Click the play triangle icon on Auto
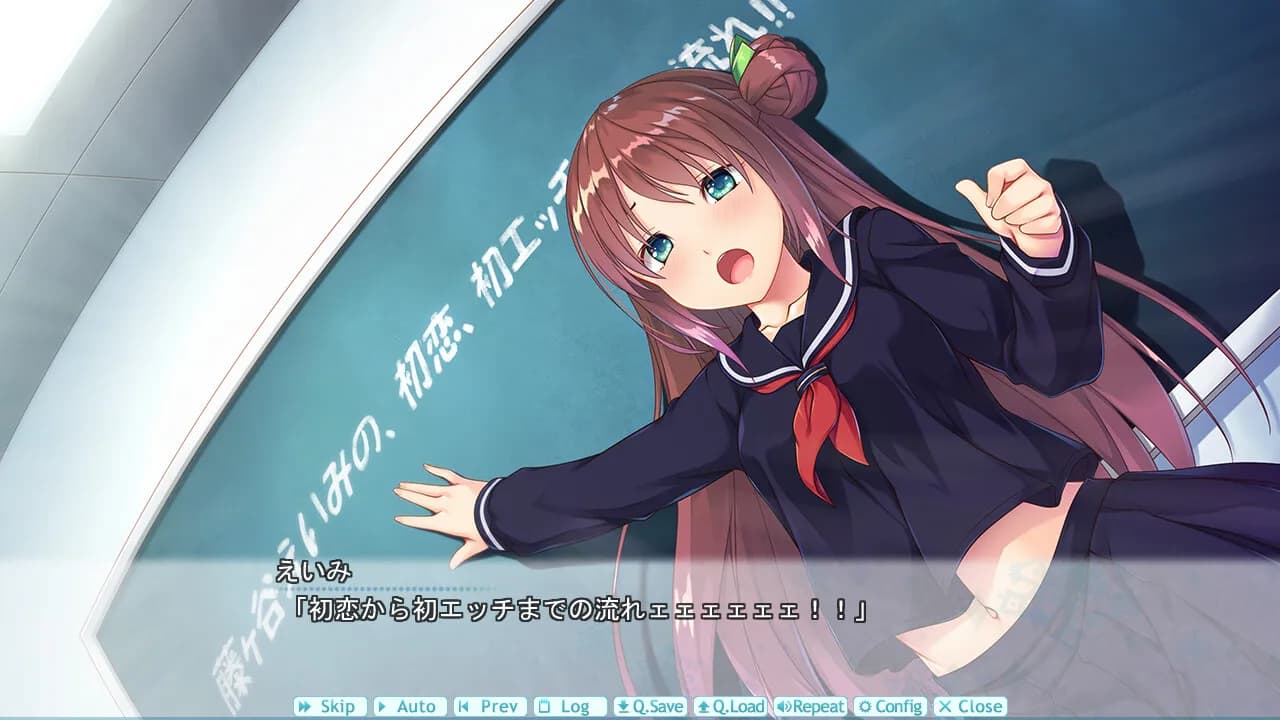Screen dimensions: 1280x720 point(381,707)
